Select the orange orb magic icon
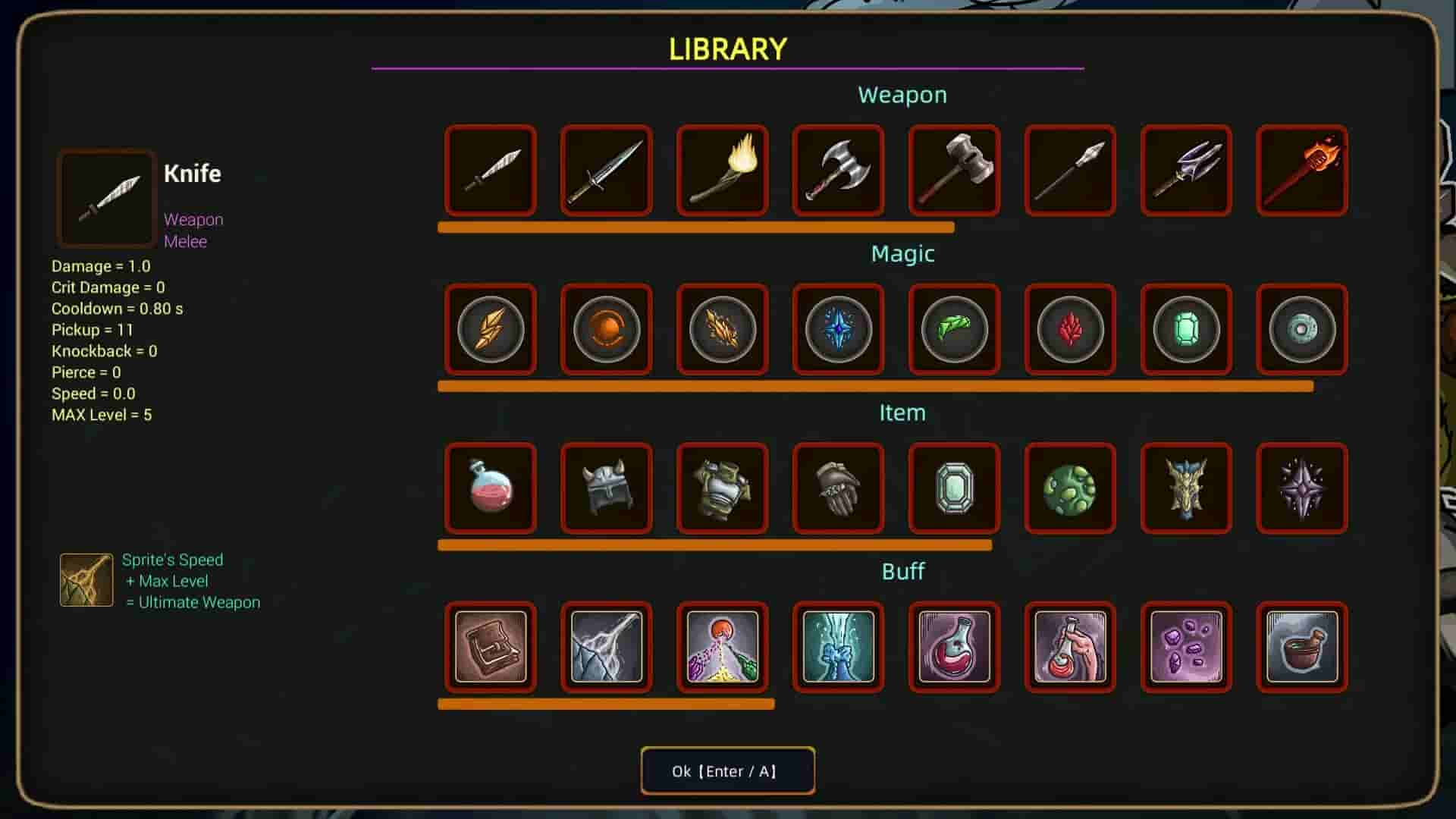 tap(607, 330)
